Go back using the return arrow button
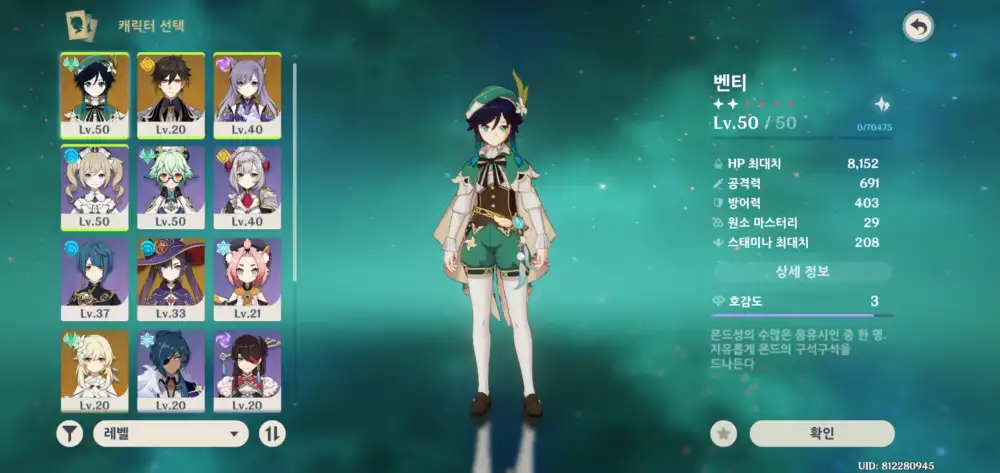The width and height of the screenshot is (1000, 473). pos(917,27)
